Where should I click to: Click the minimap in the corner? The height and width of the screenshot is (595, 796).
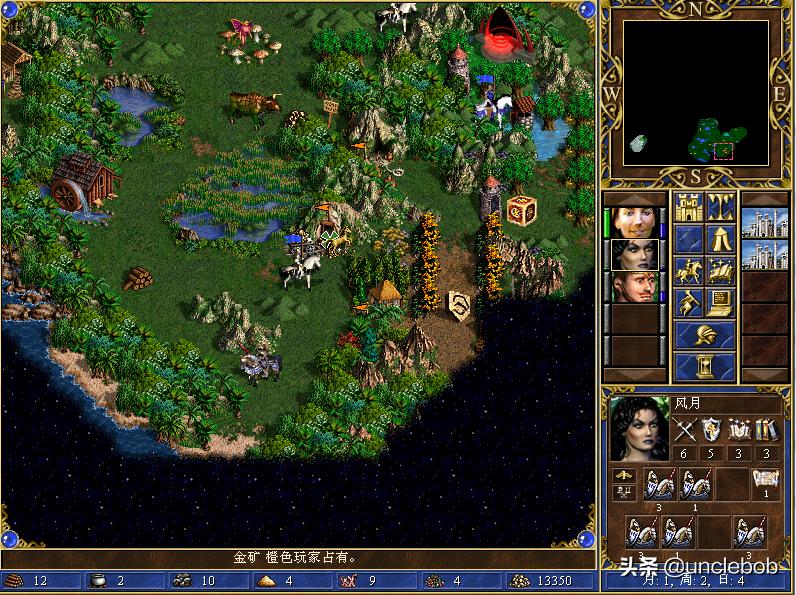point(696,93)
